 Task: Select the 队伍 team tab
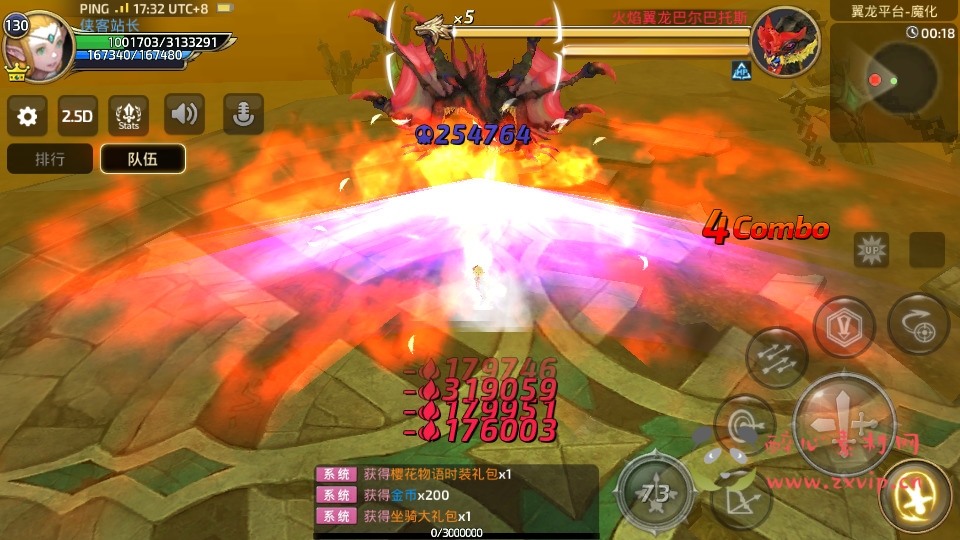click(x=142, y=159)
